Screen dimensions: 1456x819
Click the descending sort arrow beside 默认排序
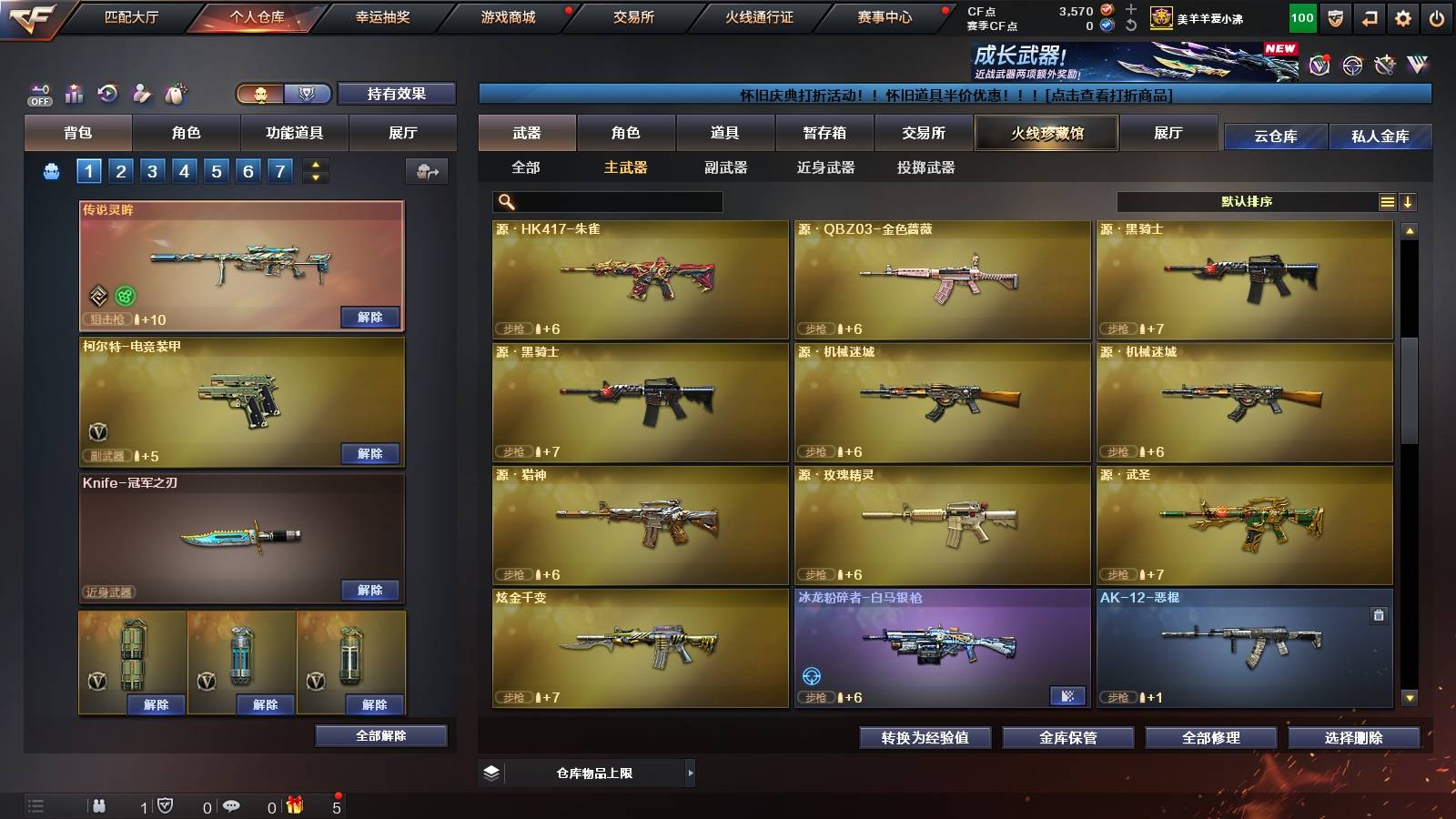(x=1409, y=201)
